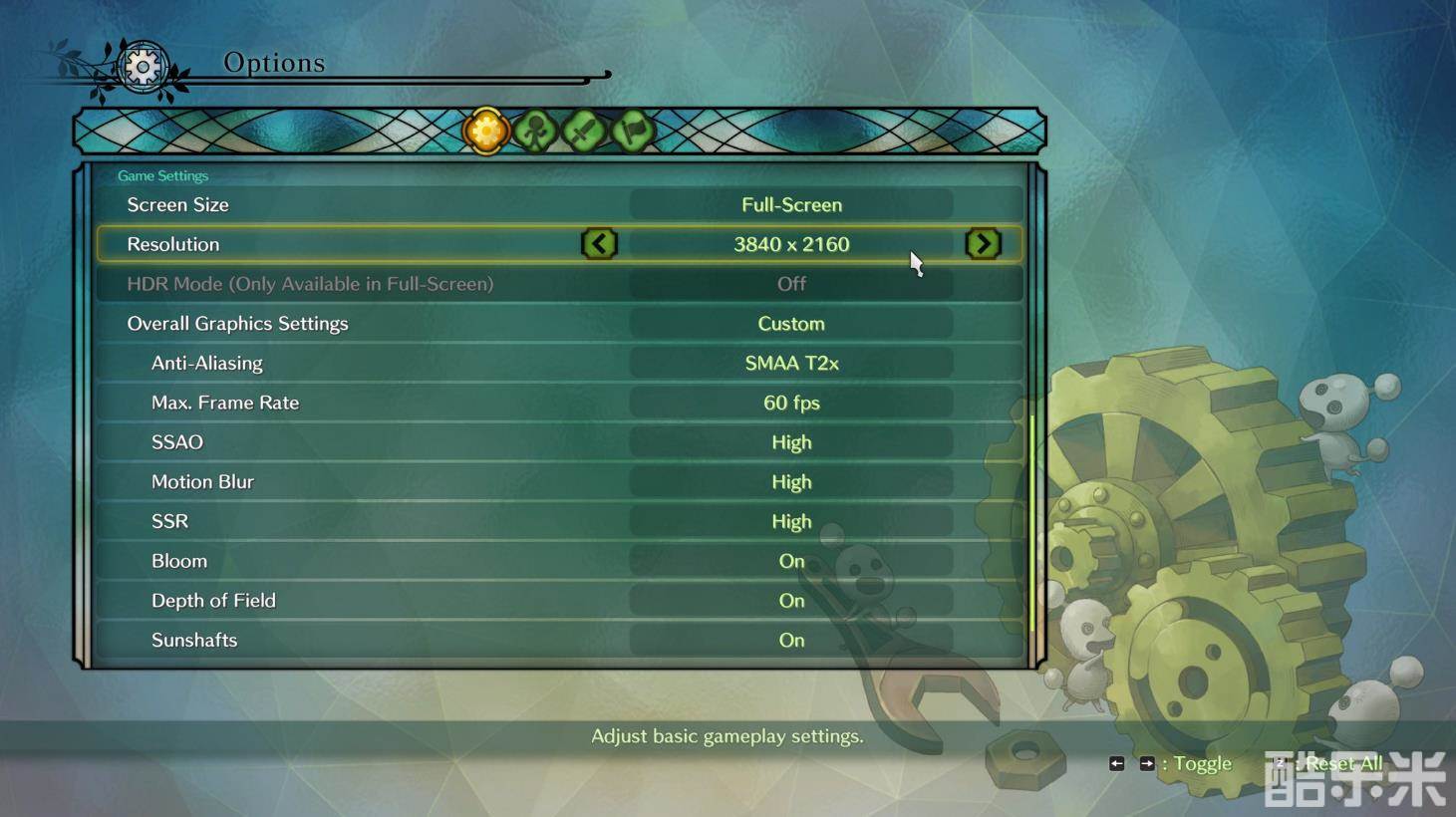Open the sword icon options tab
1456x817 pixels.
click(x=584, y=131)
